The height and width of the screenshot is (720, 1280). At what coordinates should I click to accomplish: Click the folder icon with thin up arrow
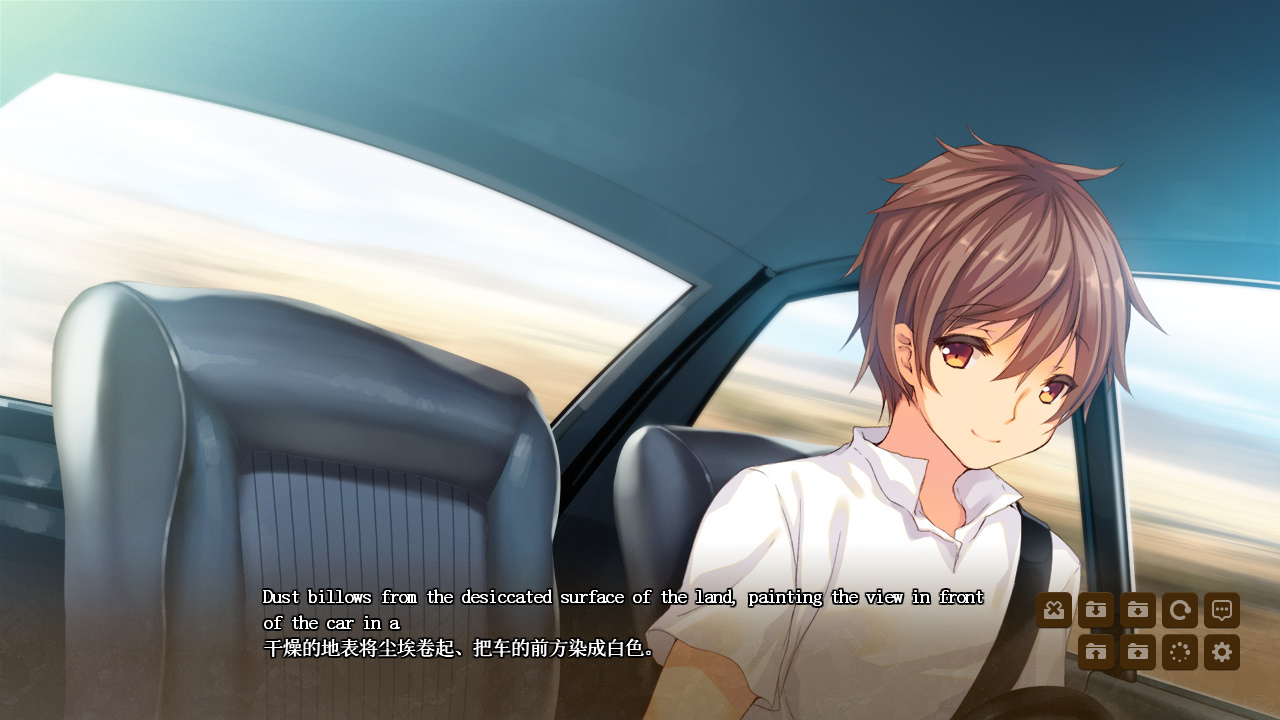[1096, 652]
